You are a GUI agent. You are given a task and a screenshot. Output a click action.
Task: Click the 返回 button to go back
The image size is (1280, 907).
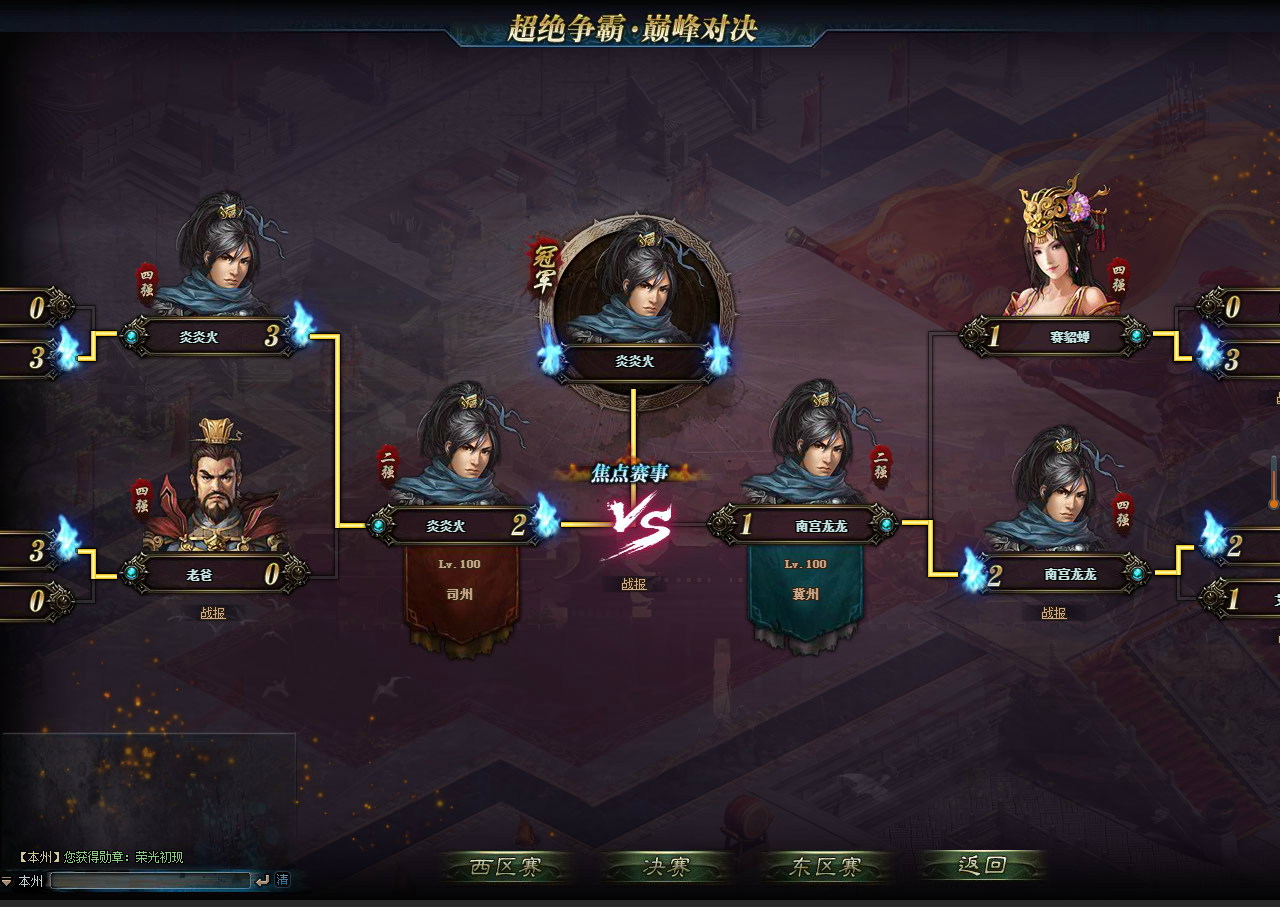[x=982, y=865]
